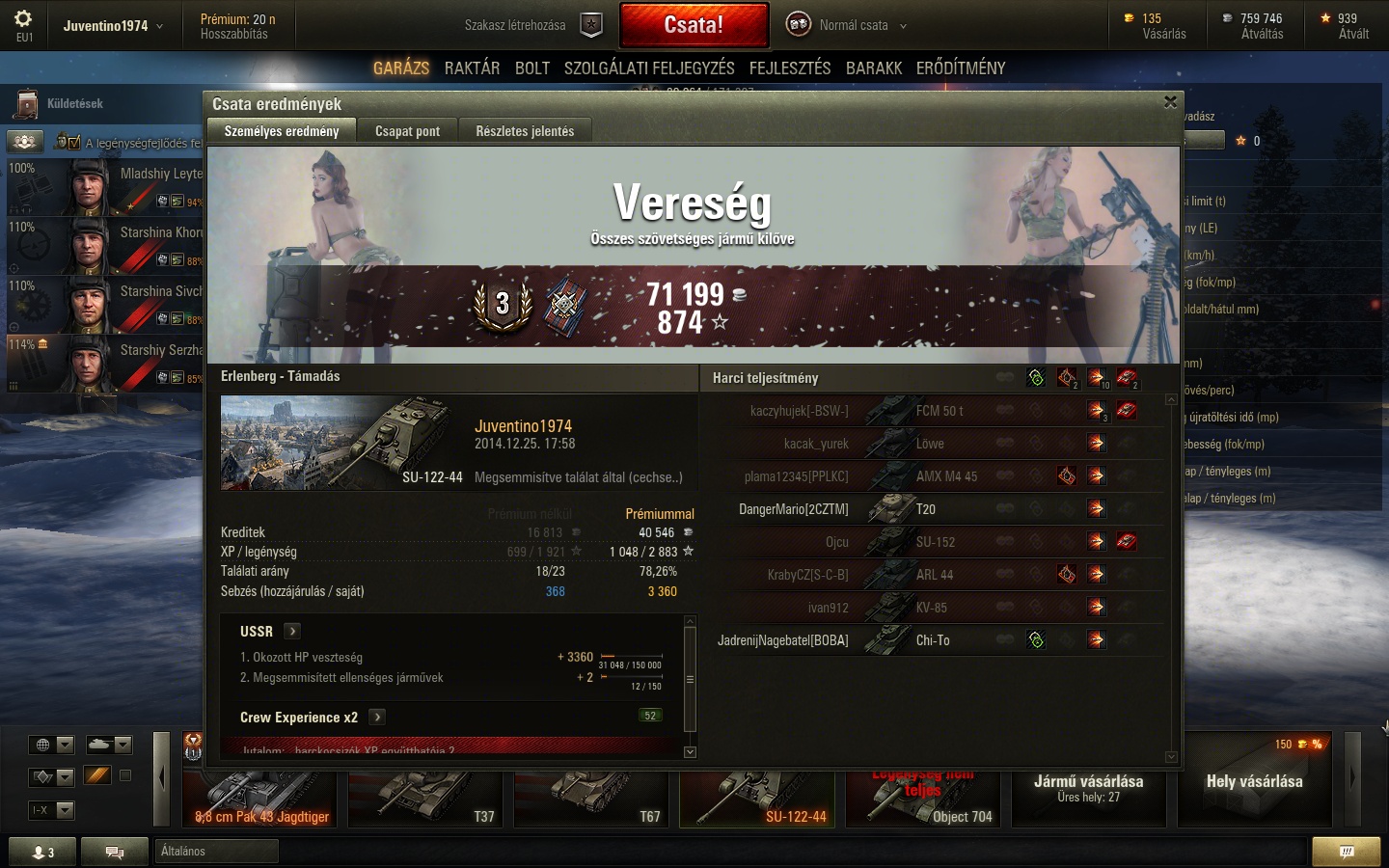Click Jármű vásárlása slot

[1088, 787]
